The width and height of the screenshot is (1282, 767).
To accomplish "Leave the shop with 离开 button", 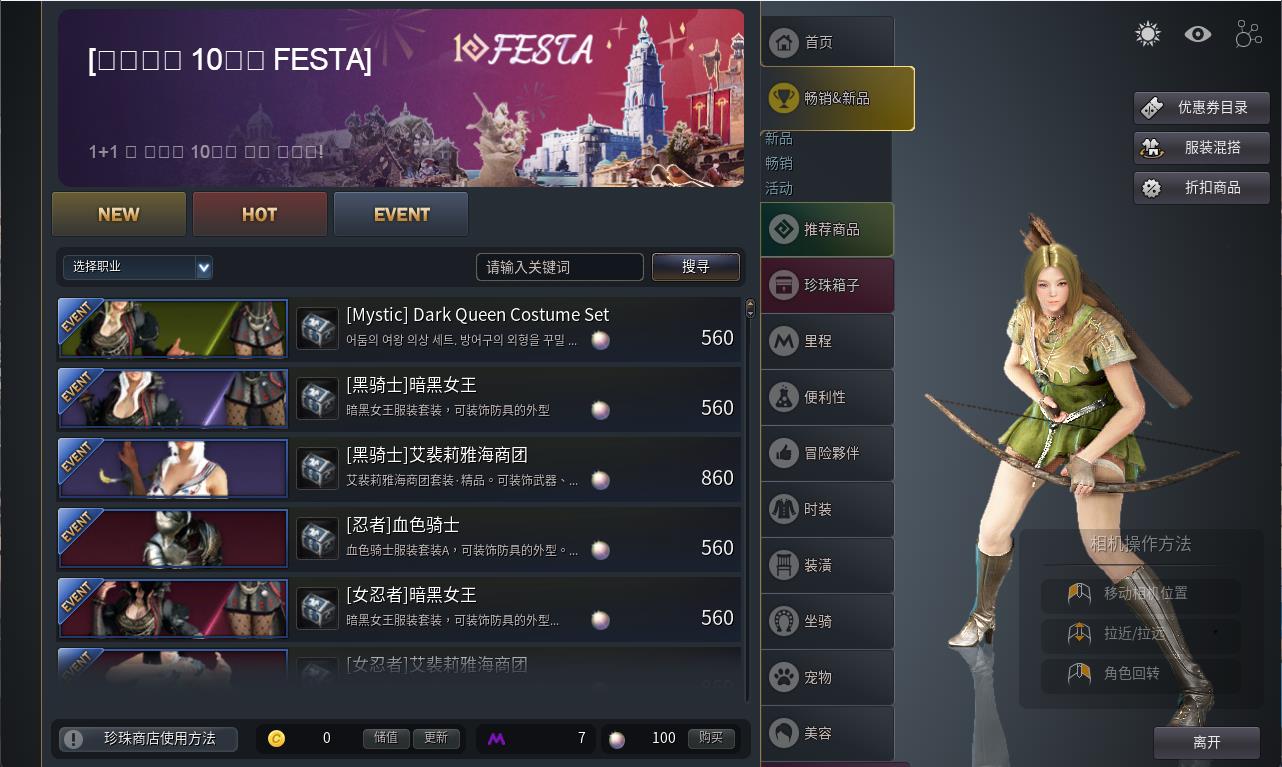I will click(1206, 742).
